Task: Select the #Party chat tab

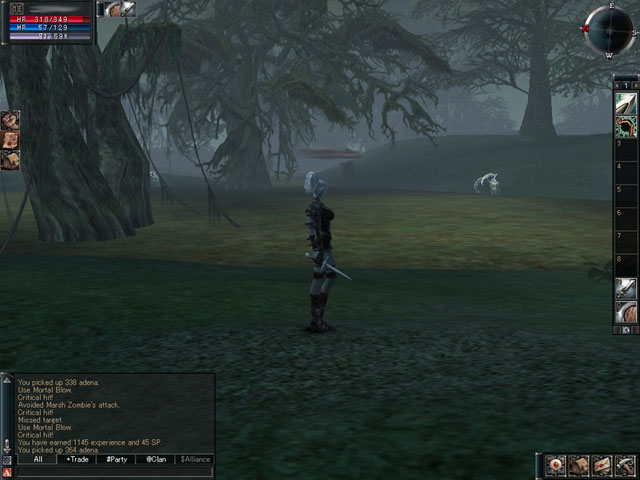Action: coord(116,459)
